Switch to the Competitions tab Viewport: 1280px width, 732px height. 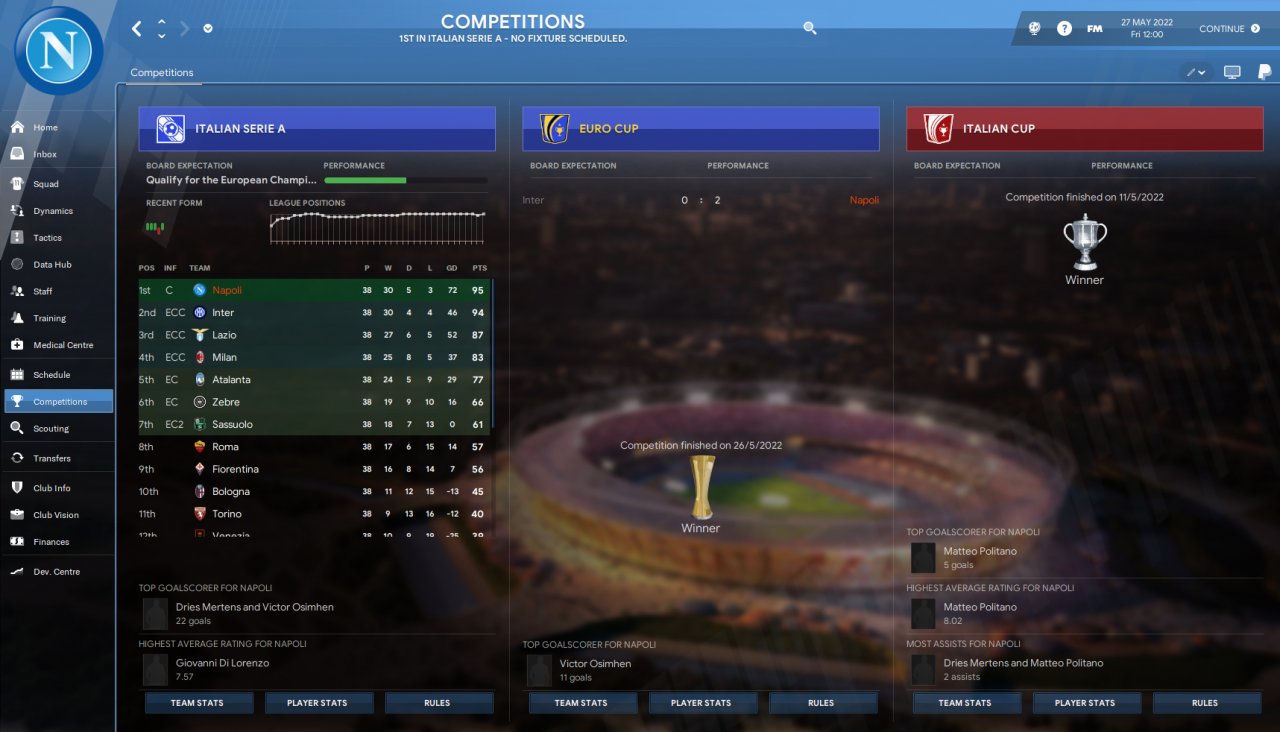(x=162, y=73)
